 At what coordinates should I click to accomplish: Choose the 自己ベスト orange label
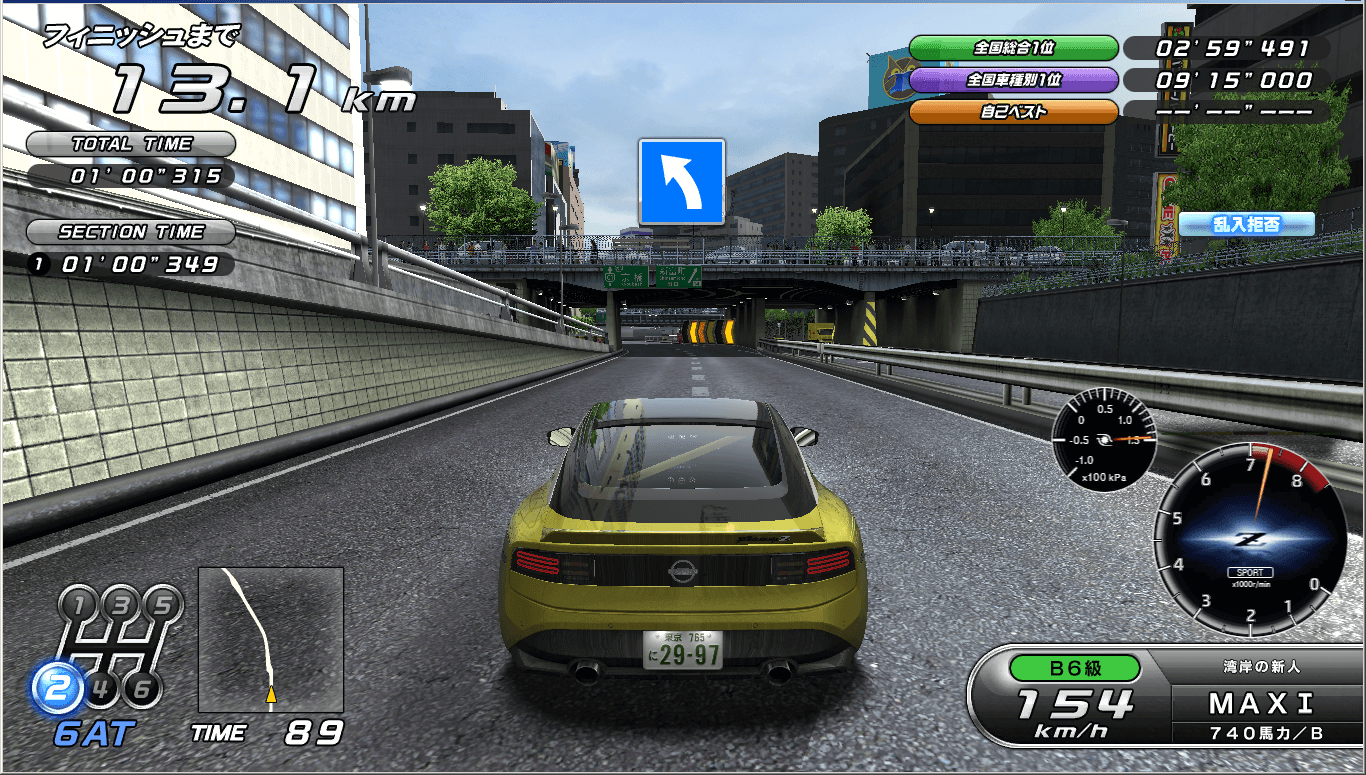[1013, 112]
